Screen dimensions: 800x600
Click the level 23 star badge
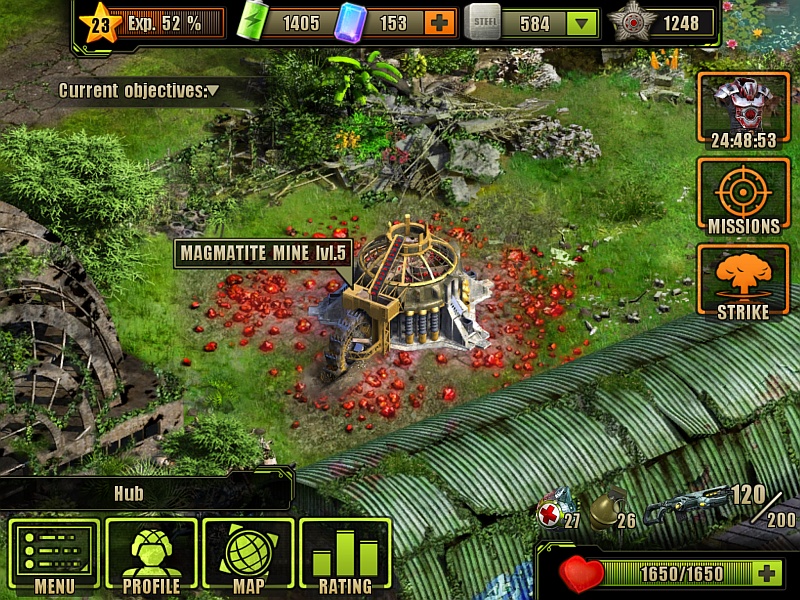101,23
